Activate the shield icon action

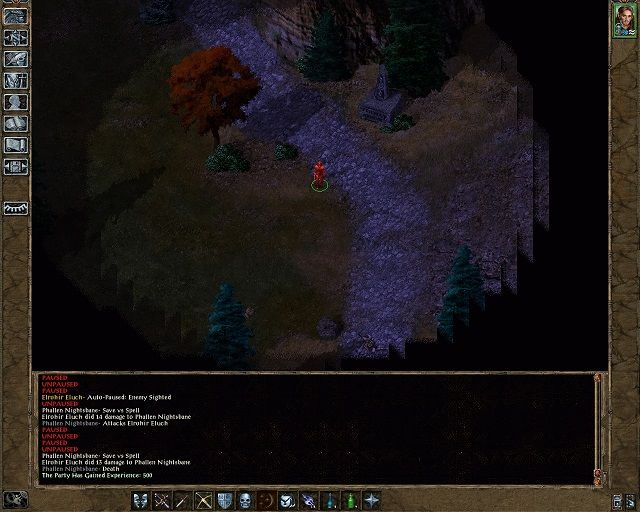pyautogui.click(x=225, y=499)
